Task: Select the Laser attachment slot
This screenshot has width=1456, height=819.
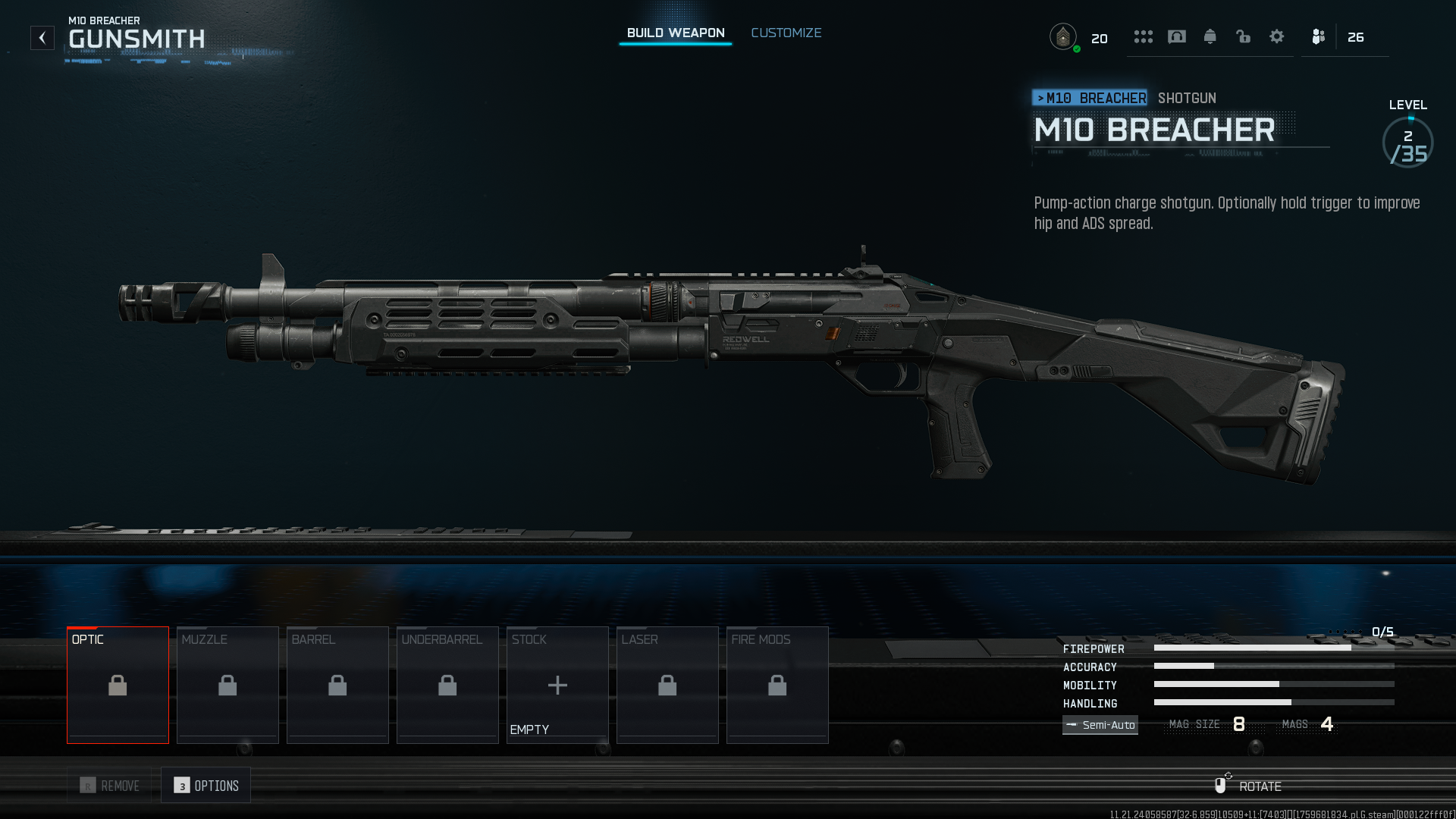Action: click(x=667, y=685)
